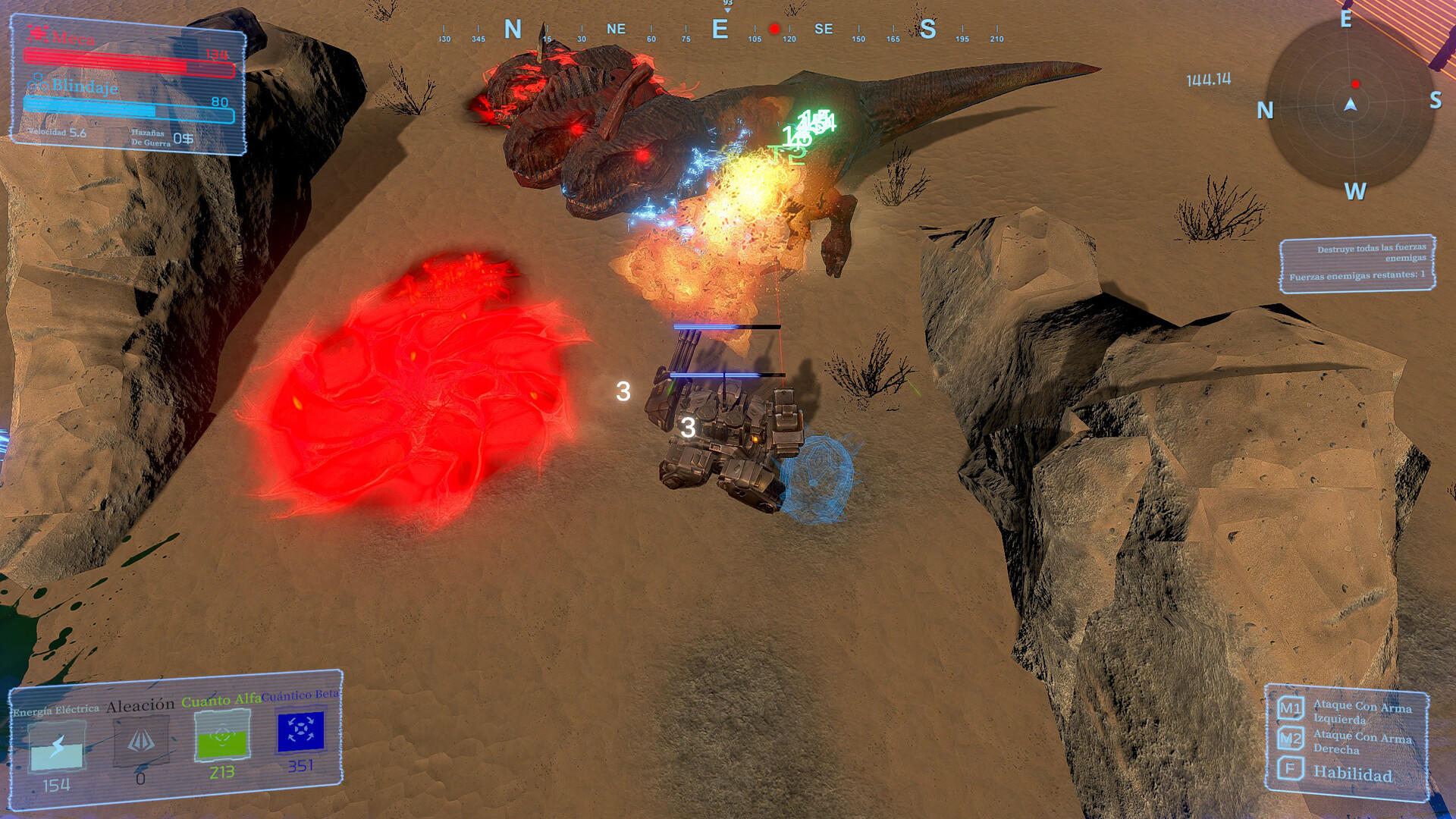
Task: Click the circular radar minimap
Action: tap(1350, 105)
